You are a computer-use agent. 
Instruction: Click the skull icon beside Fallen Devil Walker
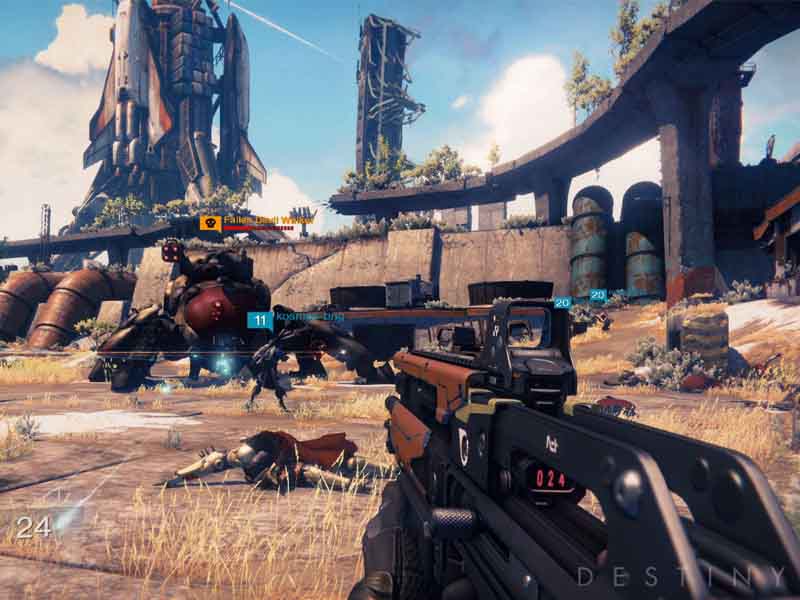click(210, 223)
